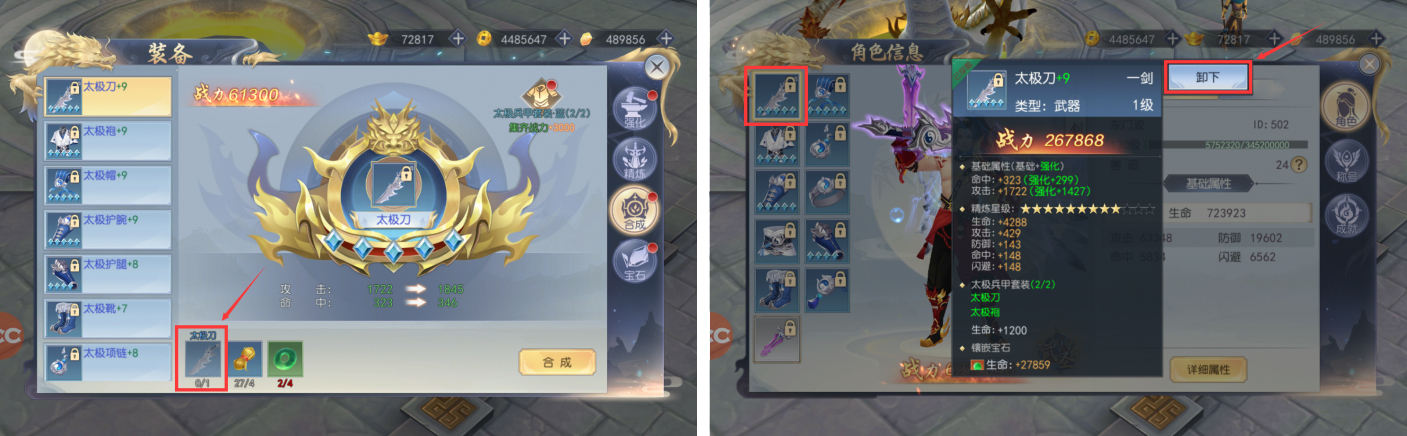The height and width of the screenshot is (436, 1407).
Task: Switch to the 强化 tab
Action: 635,107
